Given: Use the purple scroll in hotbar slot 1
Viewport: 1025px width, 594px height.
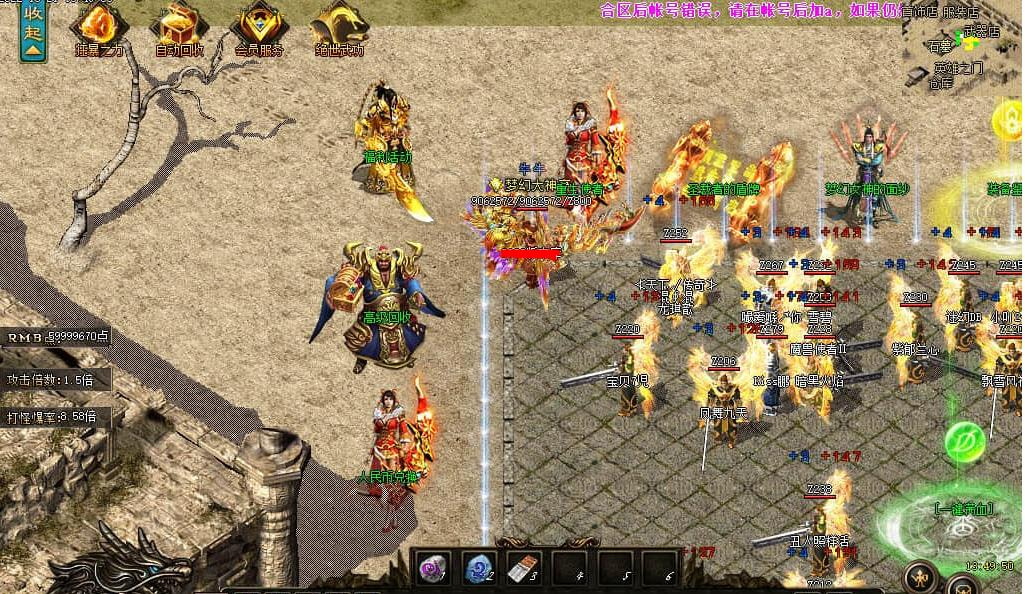Looking at the screenshot, I should pos(433,570).
